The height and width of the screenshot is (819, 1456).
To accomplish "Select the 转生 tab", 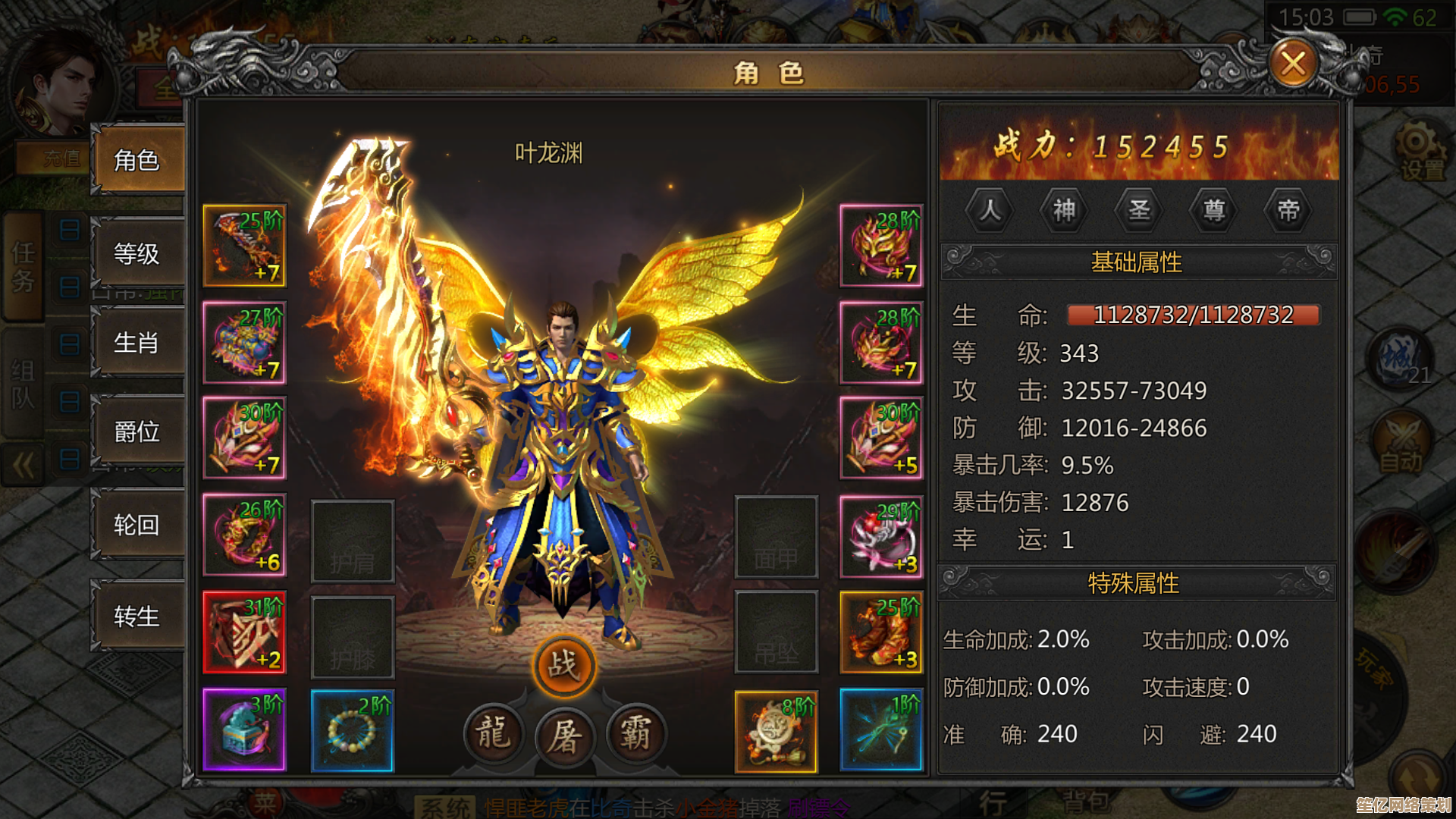I will point(137,616).
